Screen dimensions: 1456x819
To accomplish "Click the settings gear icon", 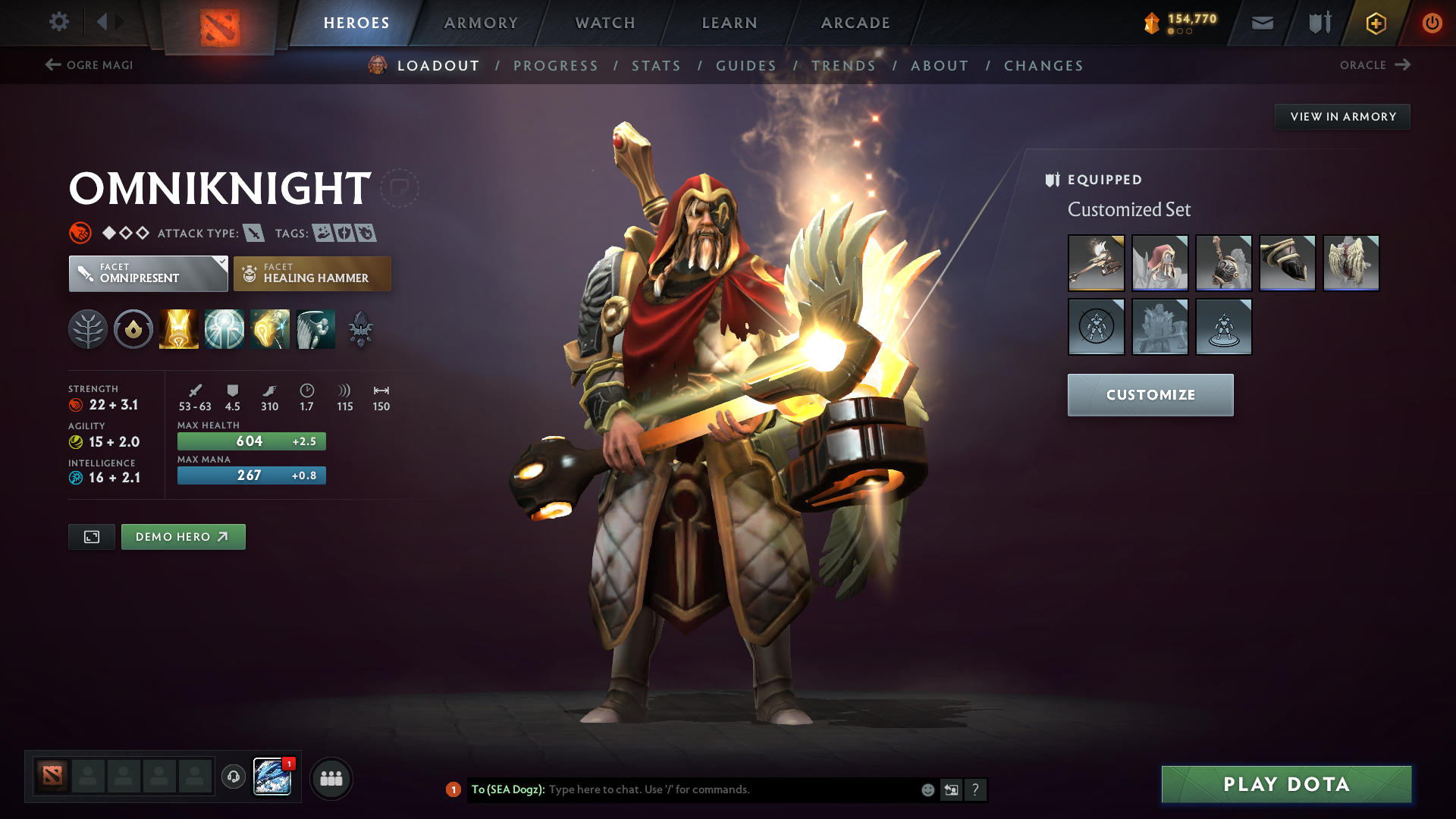I will pyautogui.click(x=59, y=22).
